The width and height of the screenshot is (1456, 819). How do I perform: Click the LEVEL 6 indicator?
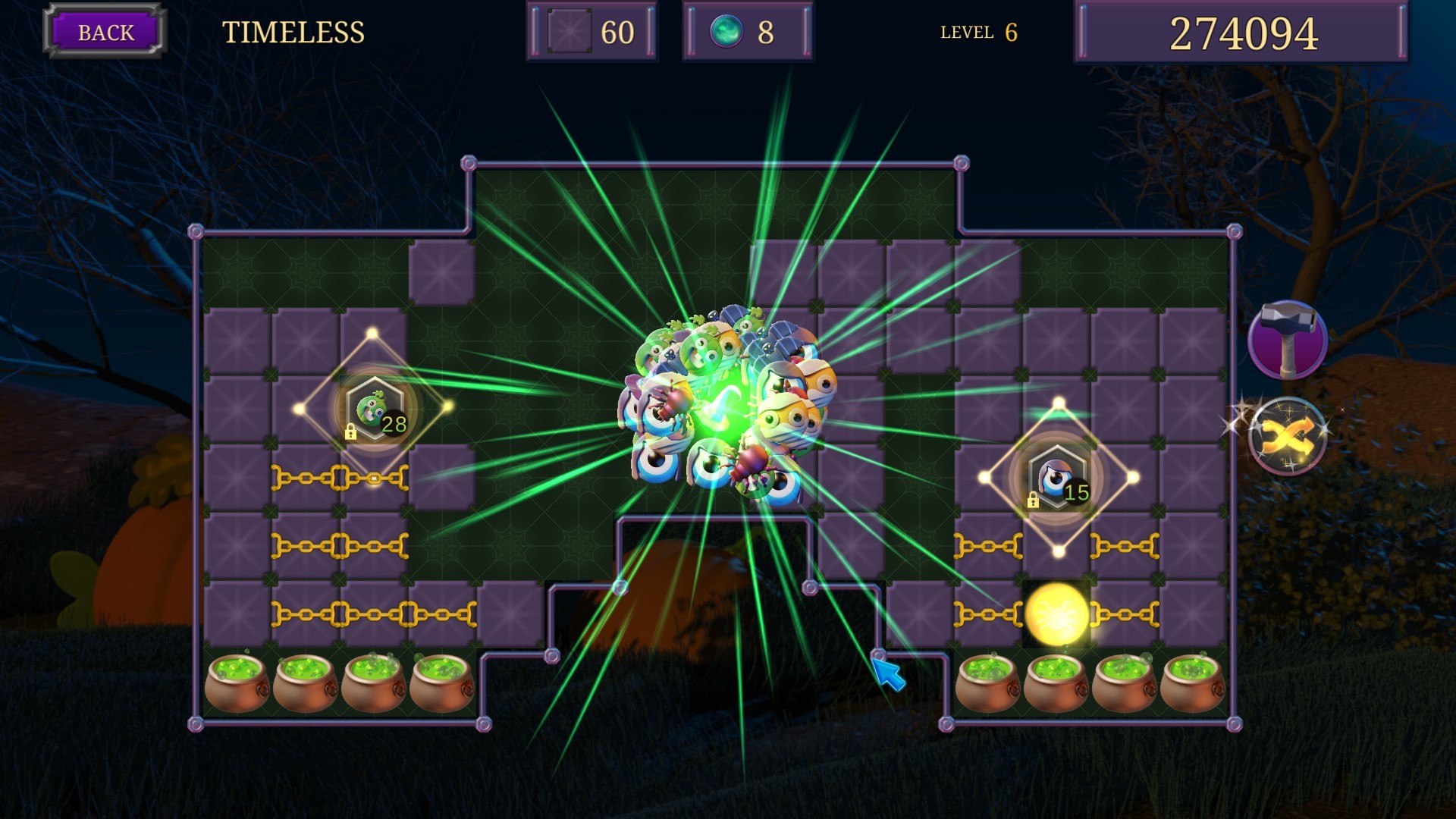977,32
